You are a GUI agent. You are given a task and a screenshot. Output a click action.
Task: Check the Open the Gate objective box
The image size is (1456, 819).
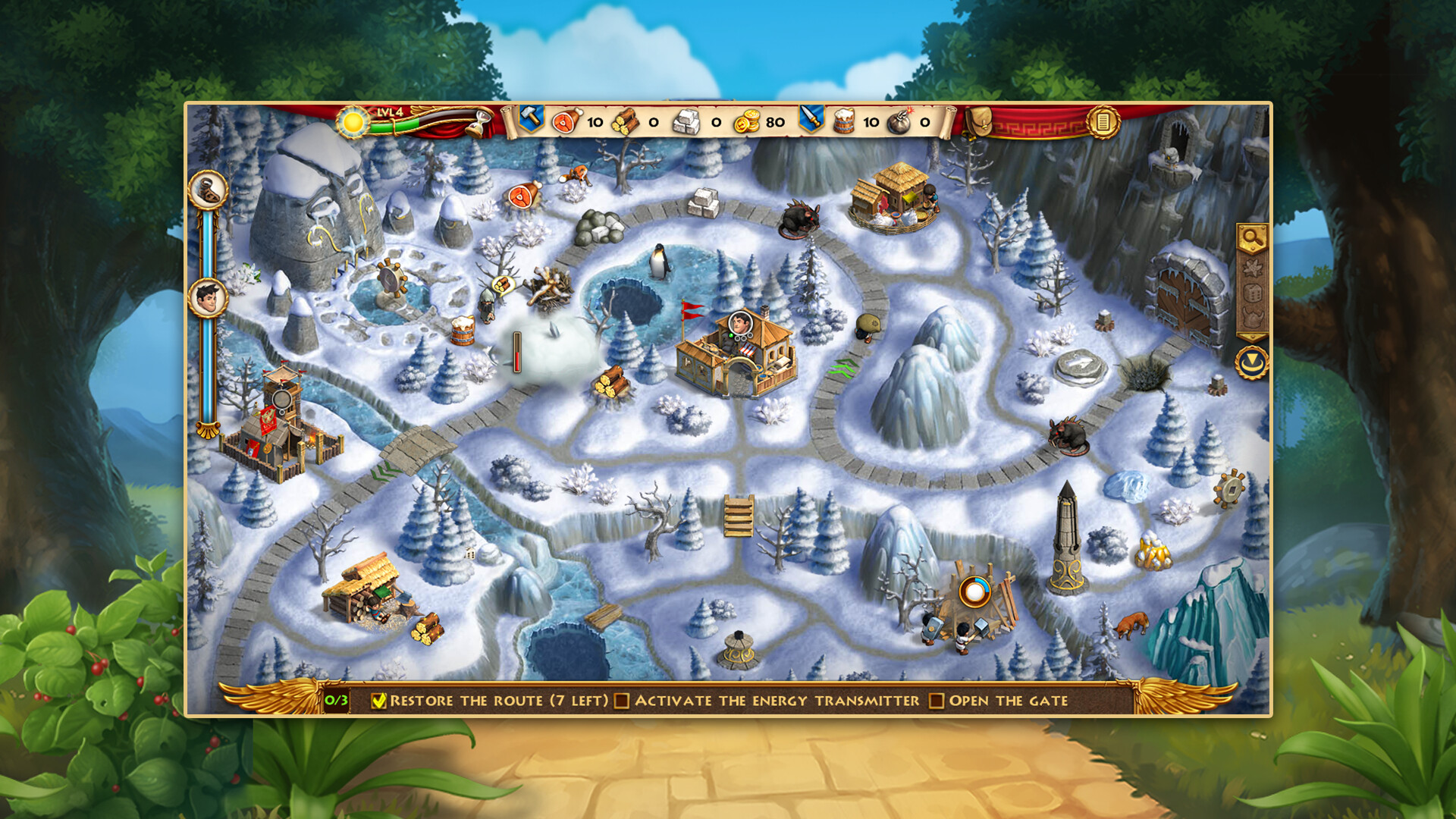tap(936, 702)
